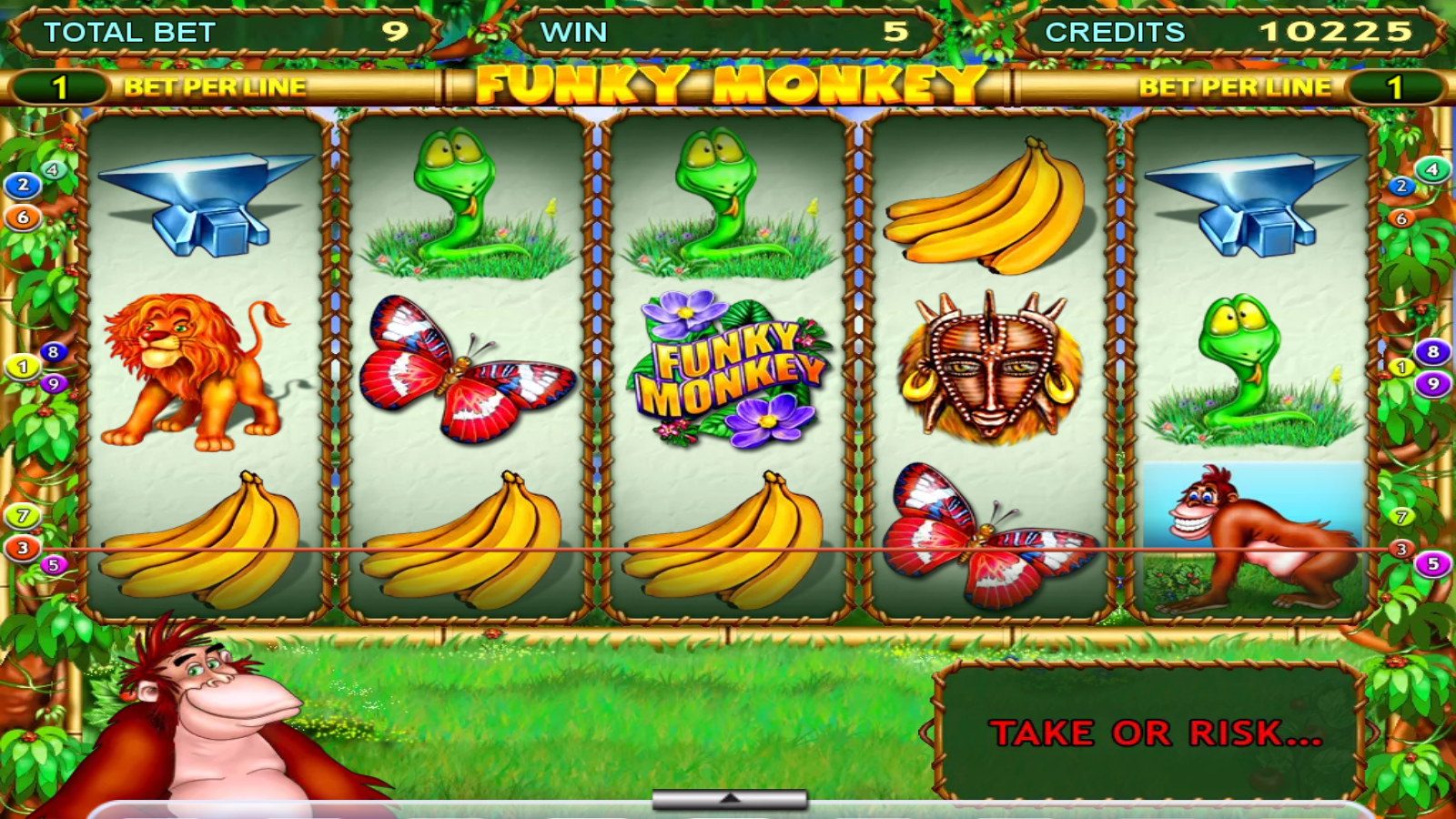
Task: Select the bananas symbol on the first reel
Action: click(x=209, y=546)
